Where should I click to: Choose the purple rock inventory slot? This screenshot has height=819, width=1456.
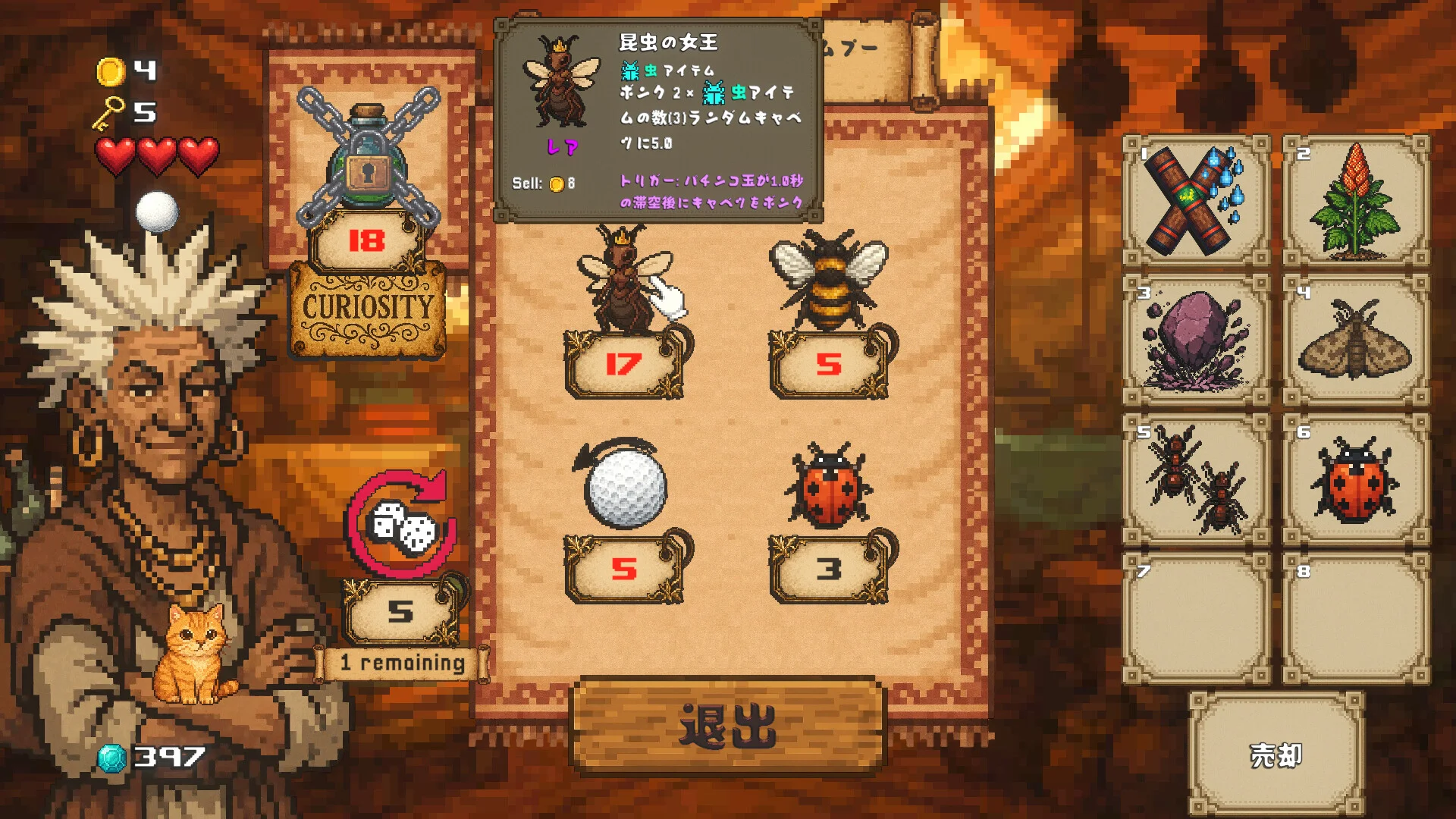pyautogui.click(x=1196, y=340)
